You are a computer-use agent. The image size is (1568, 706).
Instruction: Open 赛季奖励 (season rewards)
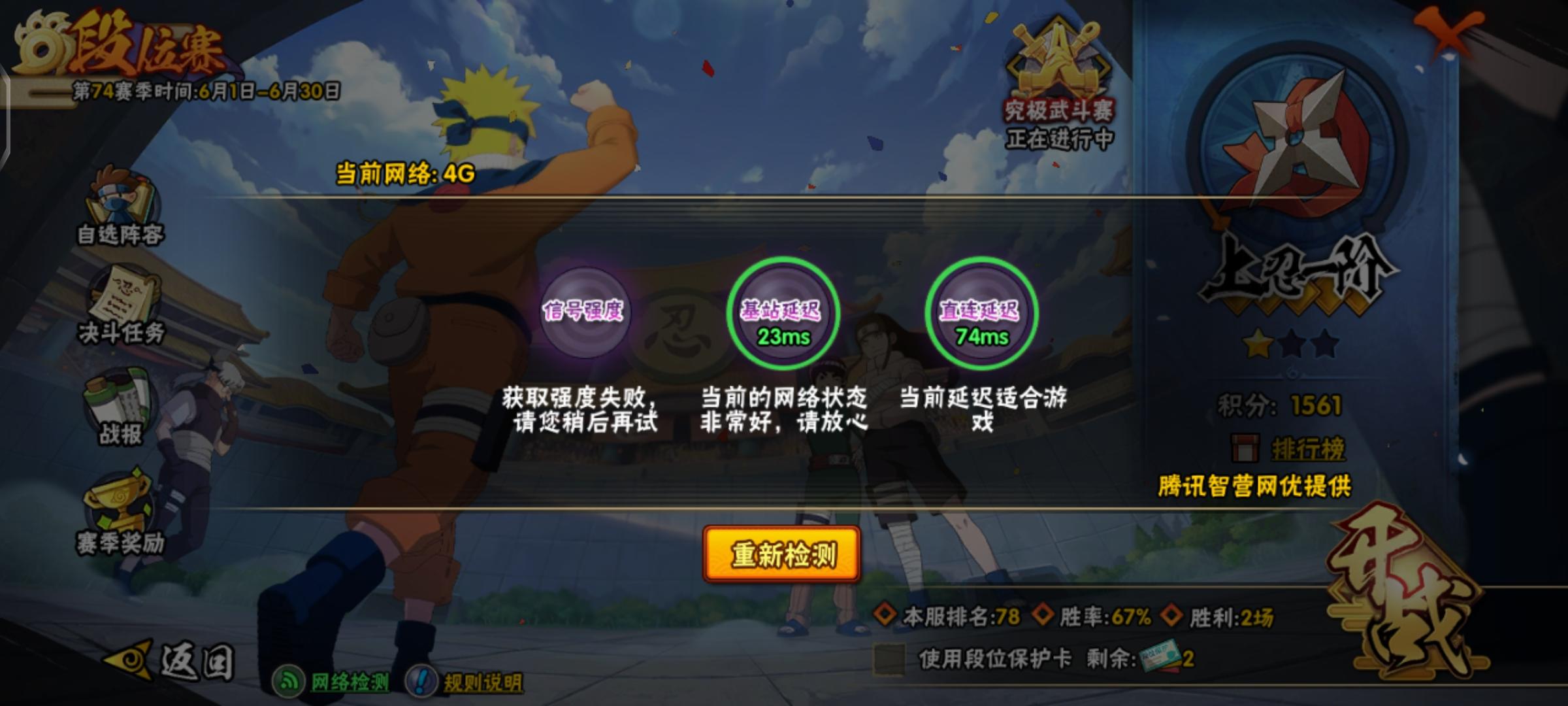(121, 516)
